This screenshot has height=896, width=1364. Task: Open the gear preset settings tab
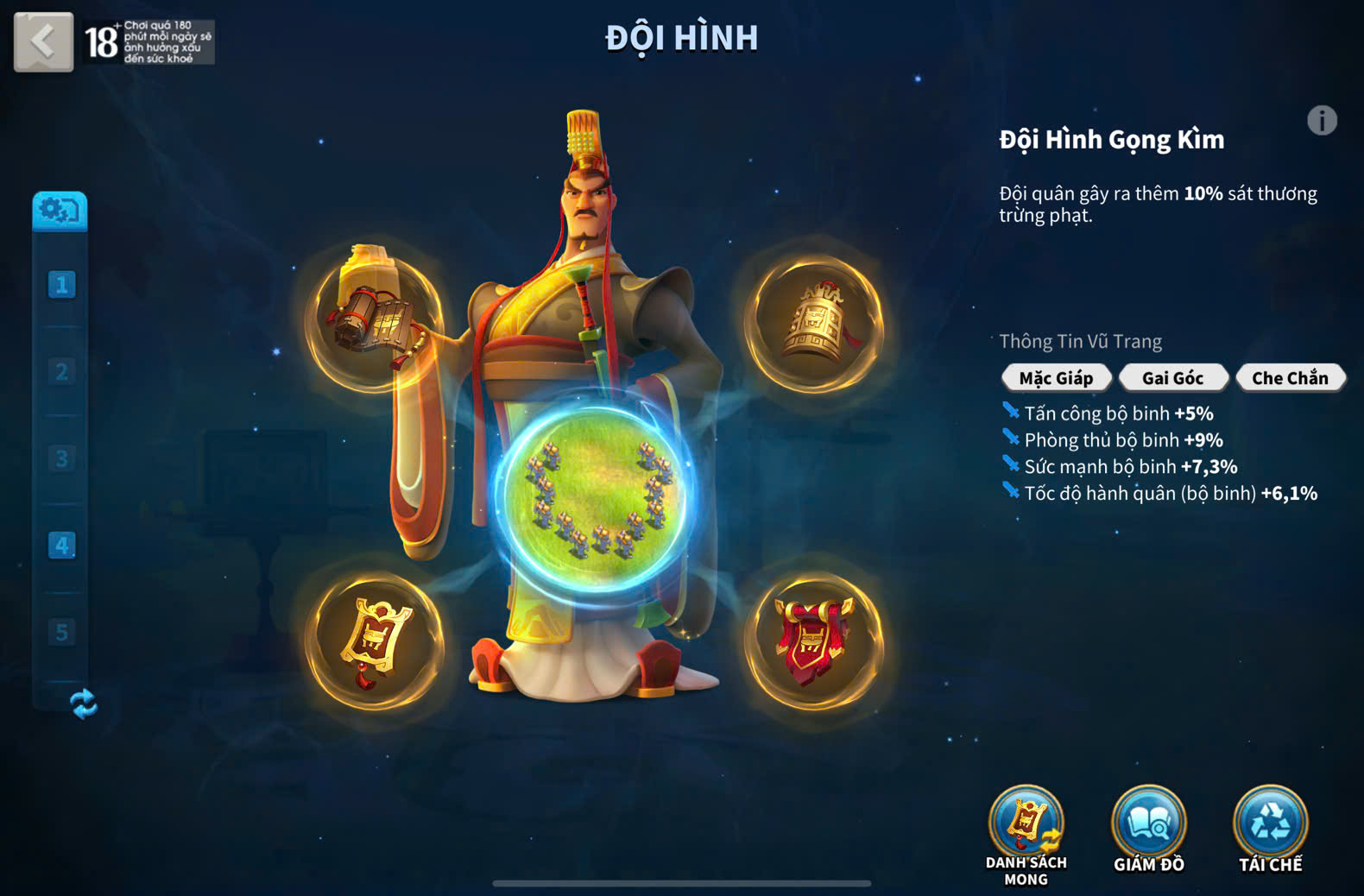click(x=60, y=210)
